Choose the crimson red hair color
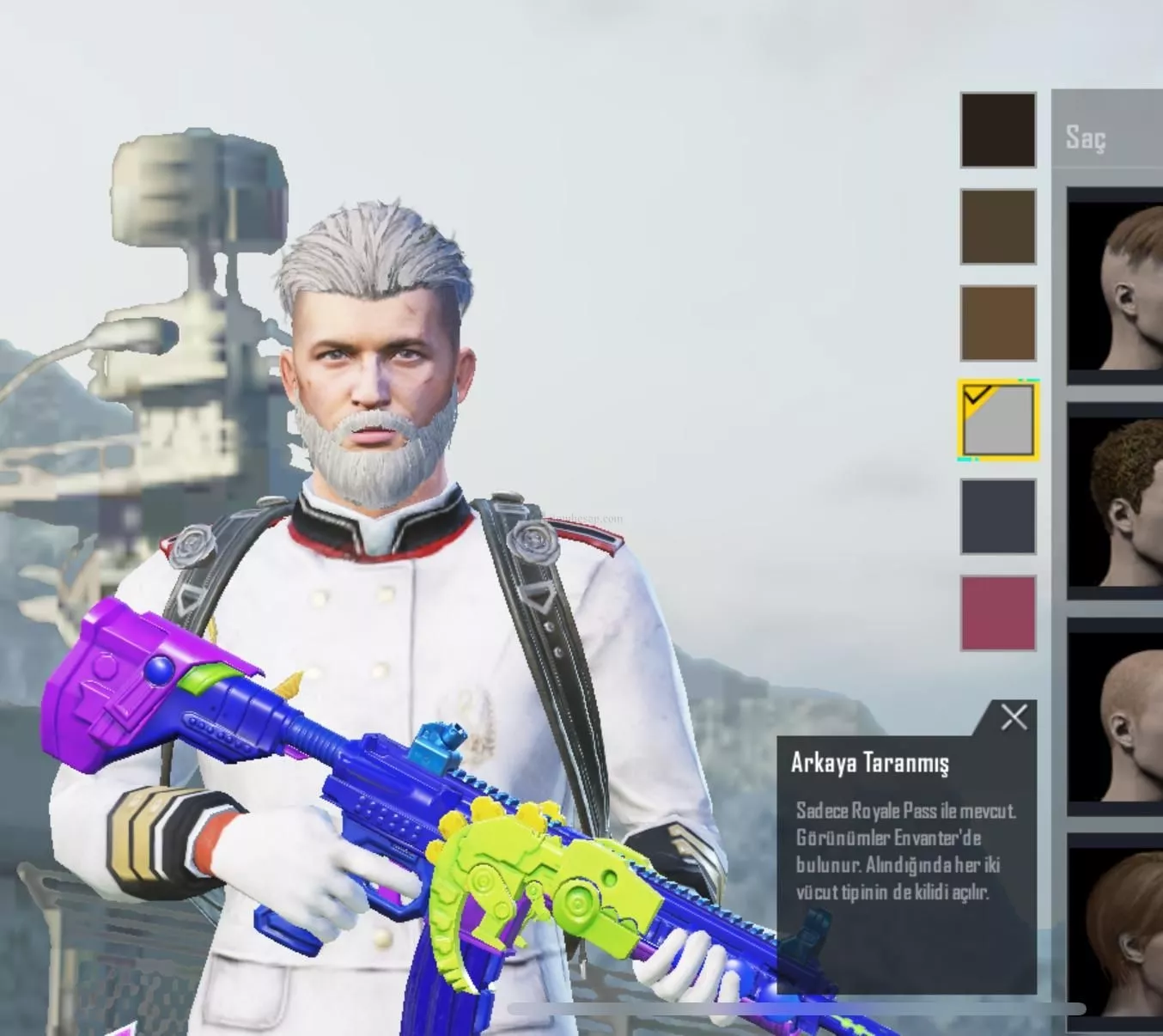Screen dimensions: 1163x1036 [x=997, y=613]
